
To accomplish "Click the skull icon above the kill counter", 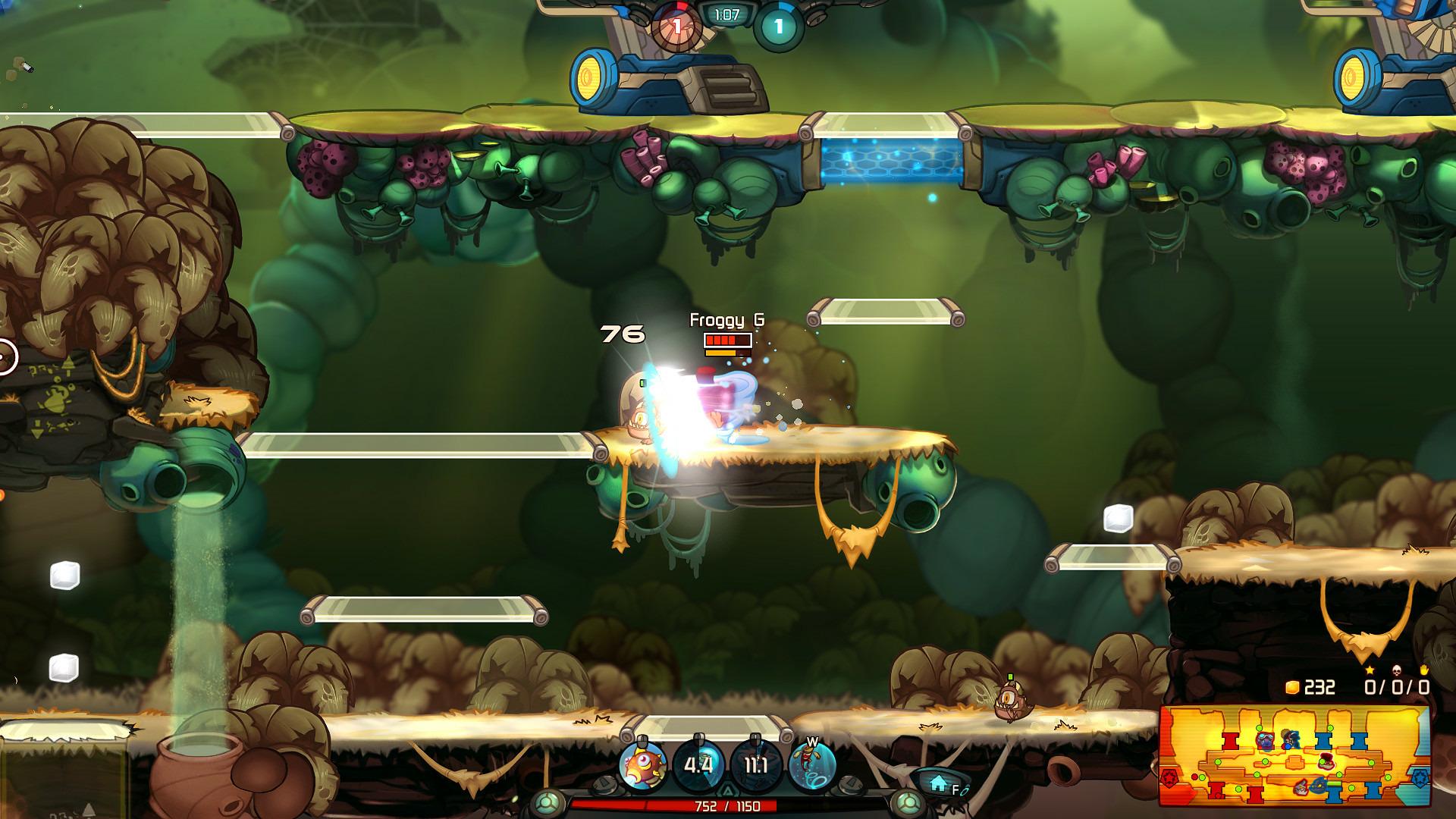I will (1397, 672).
